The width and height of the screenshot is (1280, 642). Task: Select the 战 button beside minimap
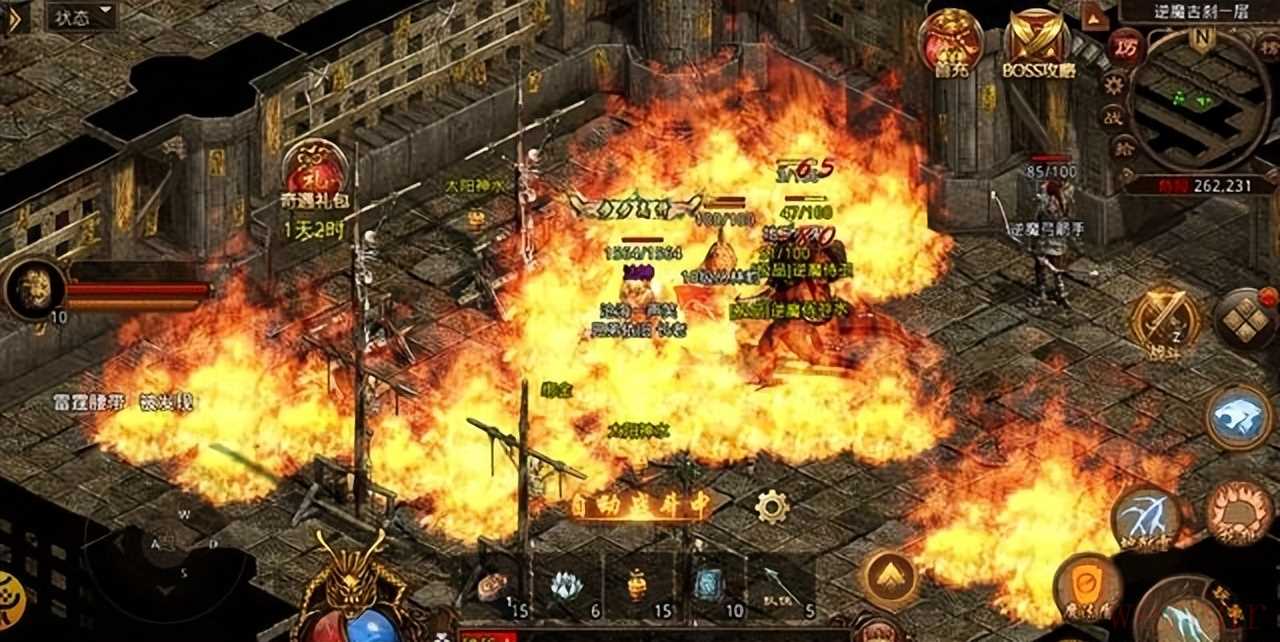[1113, 116]
